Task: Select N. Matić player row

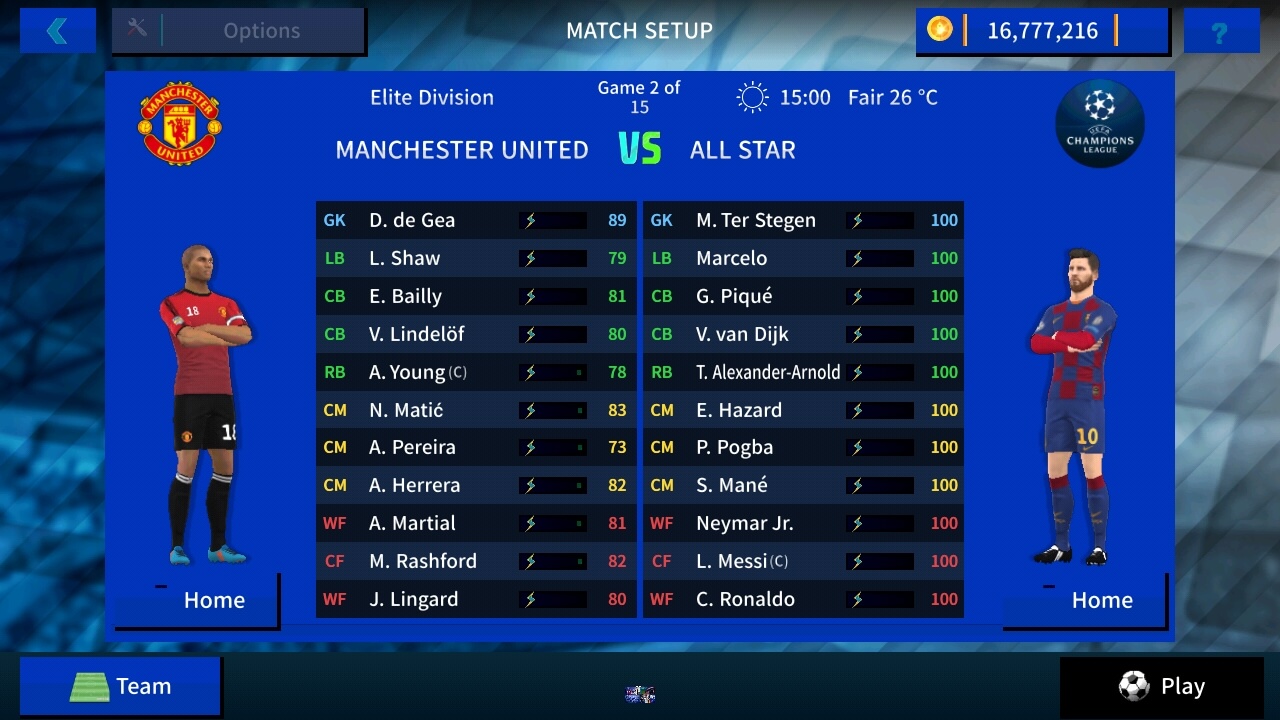Action: pos(475,410)
